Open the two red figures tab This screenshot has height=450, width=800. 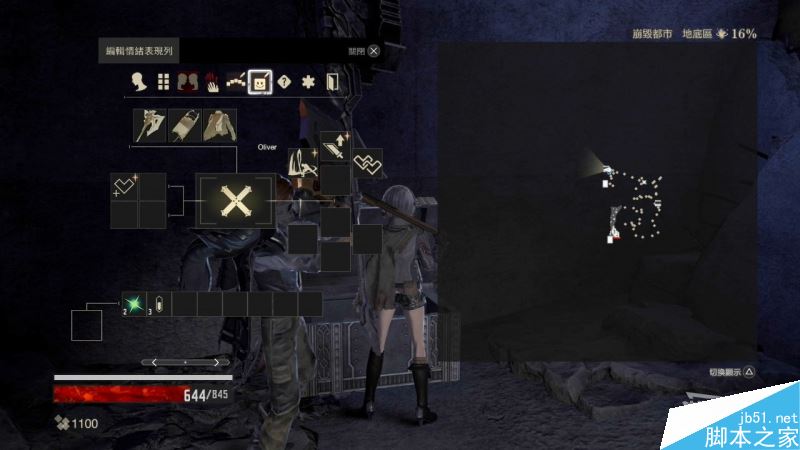pos(187,82)
